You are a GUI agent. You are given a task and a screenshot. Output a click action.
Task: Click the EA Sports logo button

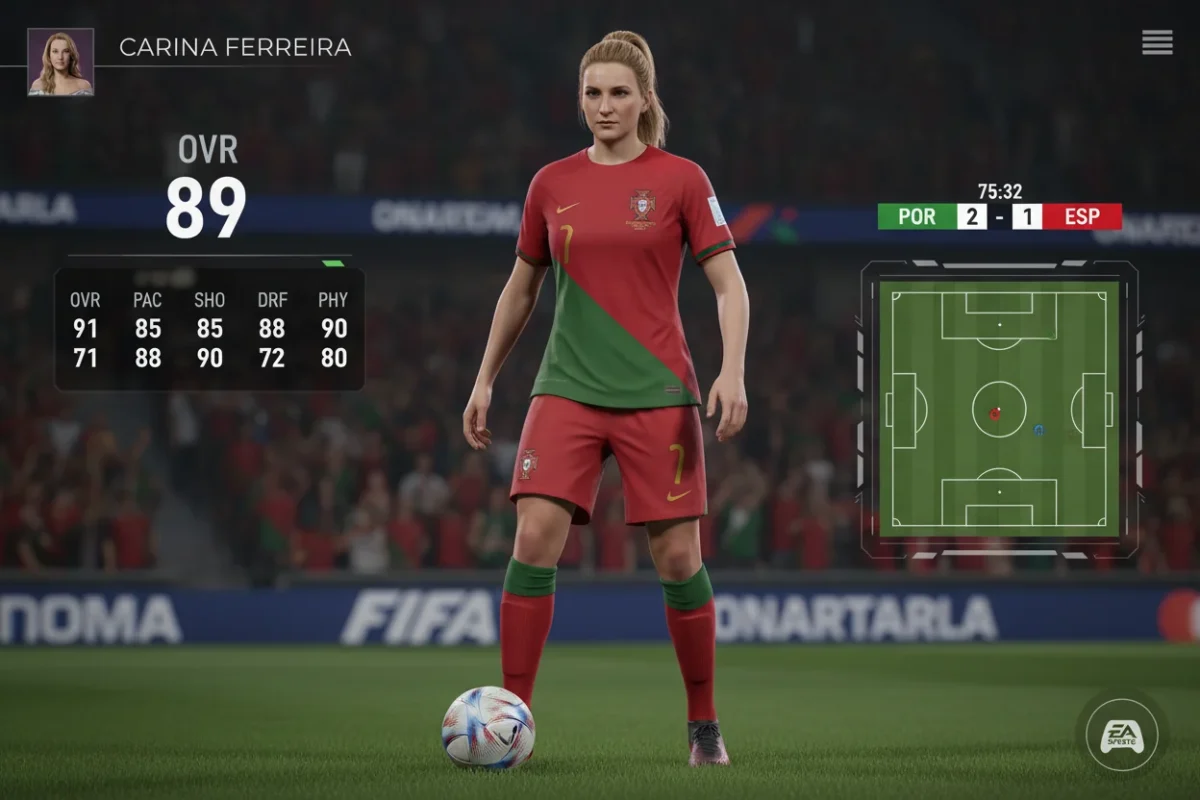(x=1121, y=734)
